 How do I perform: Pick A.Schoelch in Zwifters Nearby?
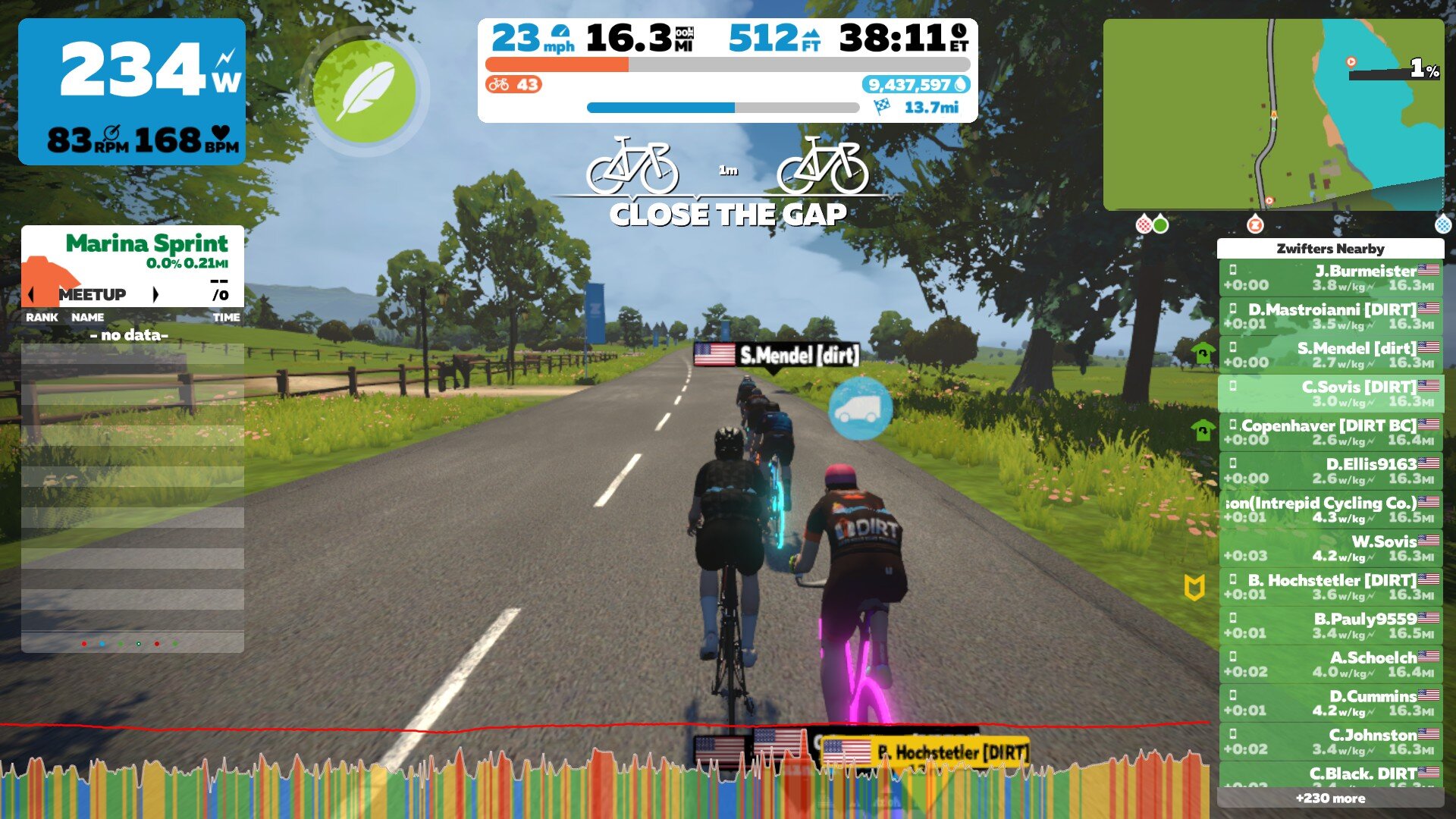coord(1330,664)
